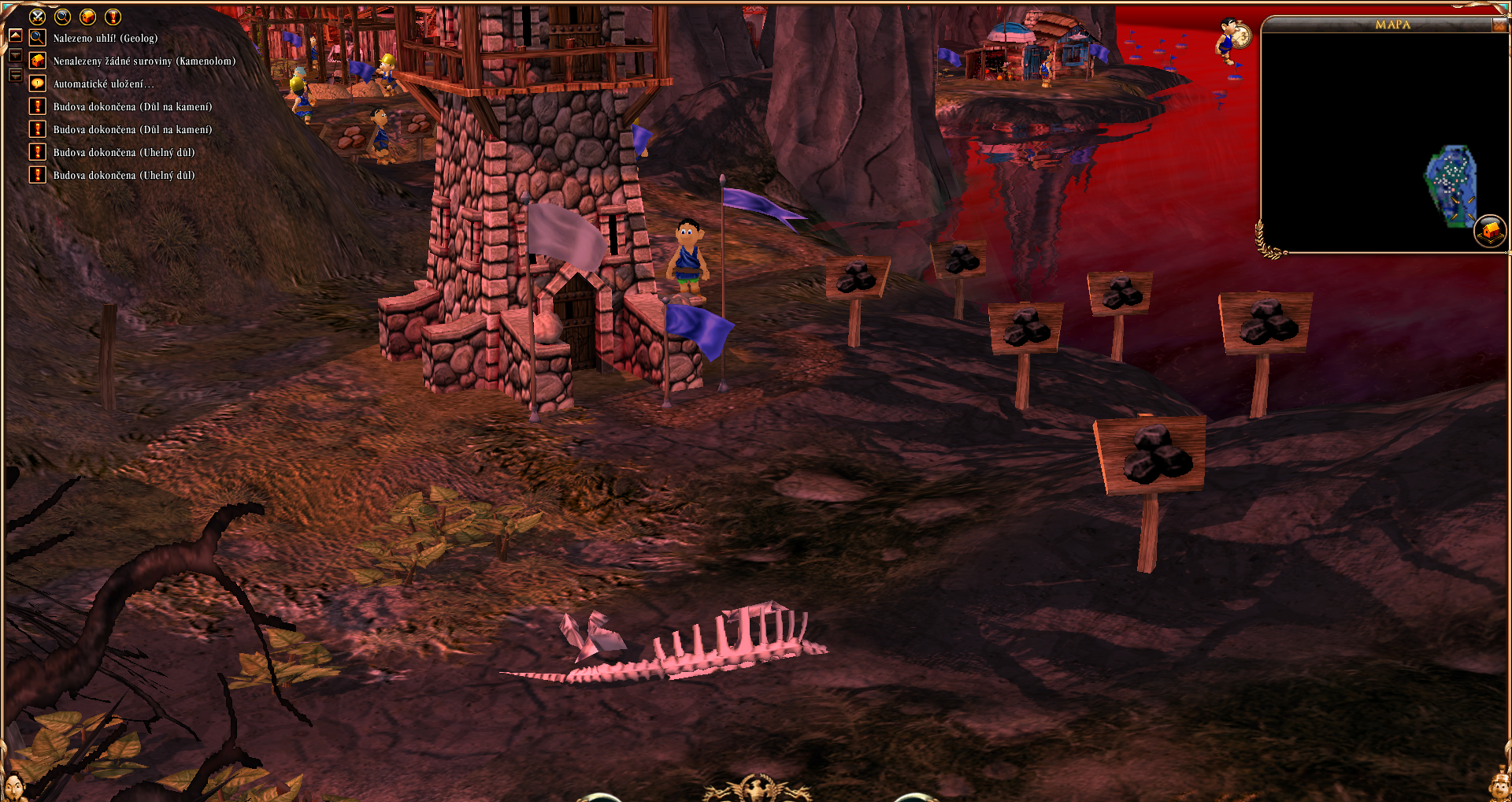
Task: Click the single down arrow message button
Action: pos(15,56)
